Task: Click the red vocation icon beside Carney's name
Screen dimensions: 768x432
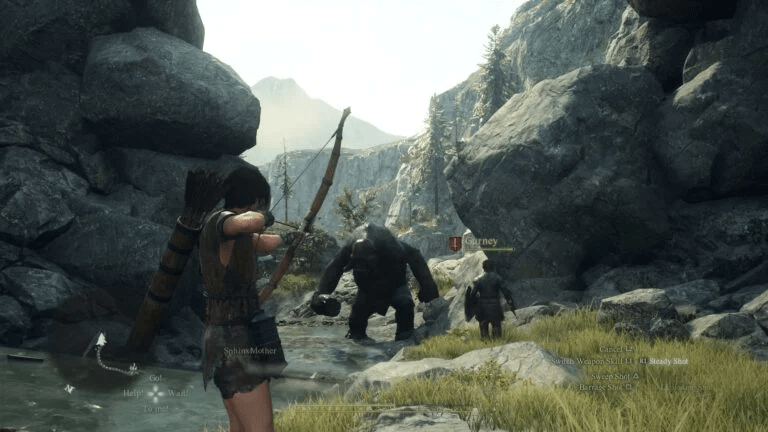Action: (455, 243)
